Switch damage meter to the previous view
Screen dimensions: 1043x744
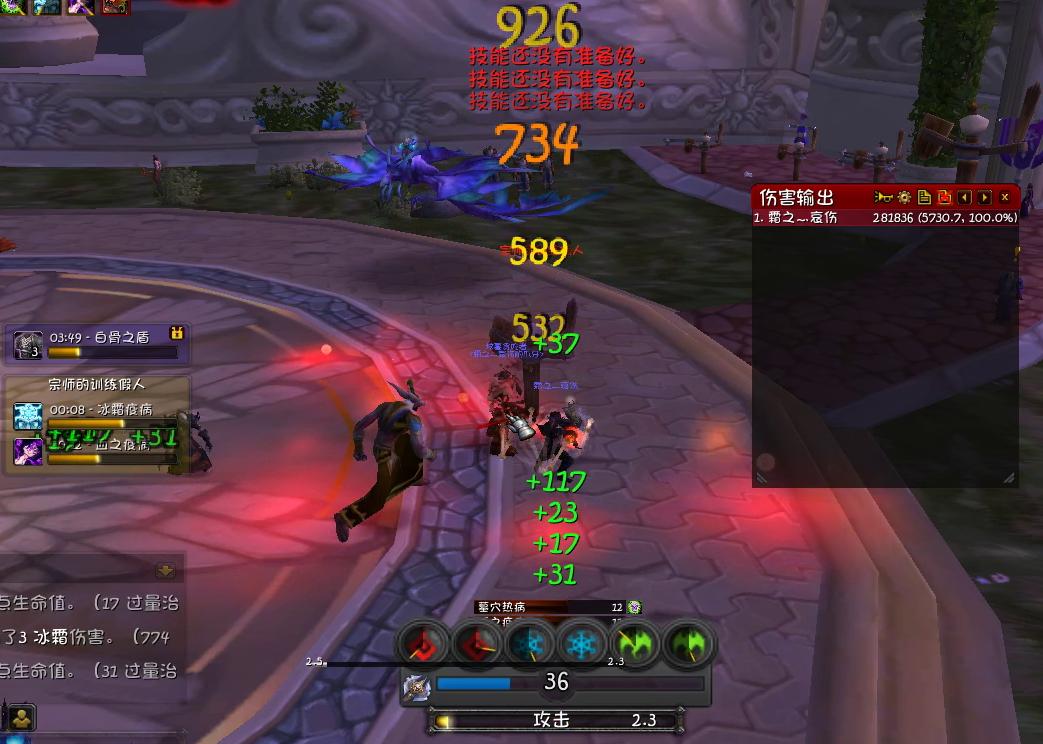[965, 198]
